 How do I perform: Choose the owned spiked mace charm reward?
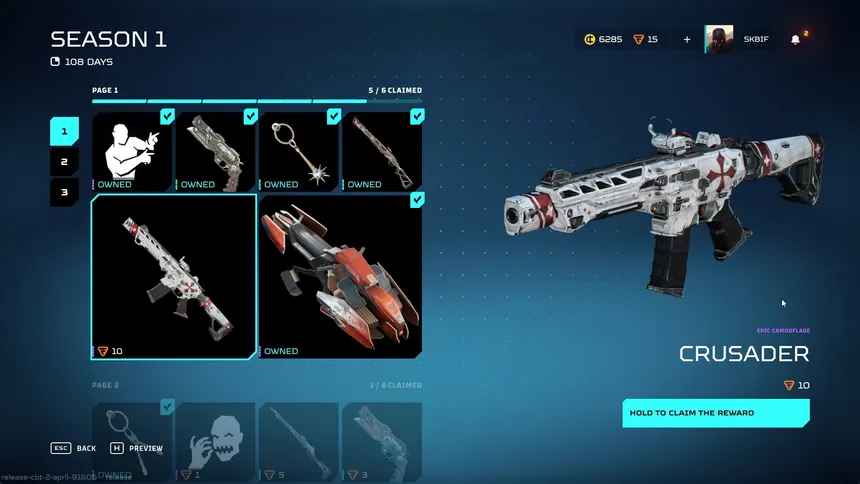click(299, 151)
